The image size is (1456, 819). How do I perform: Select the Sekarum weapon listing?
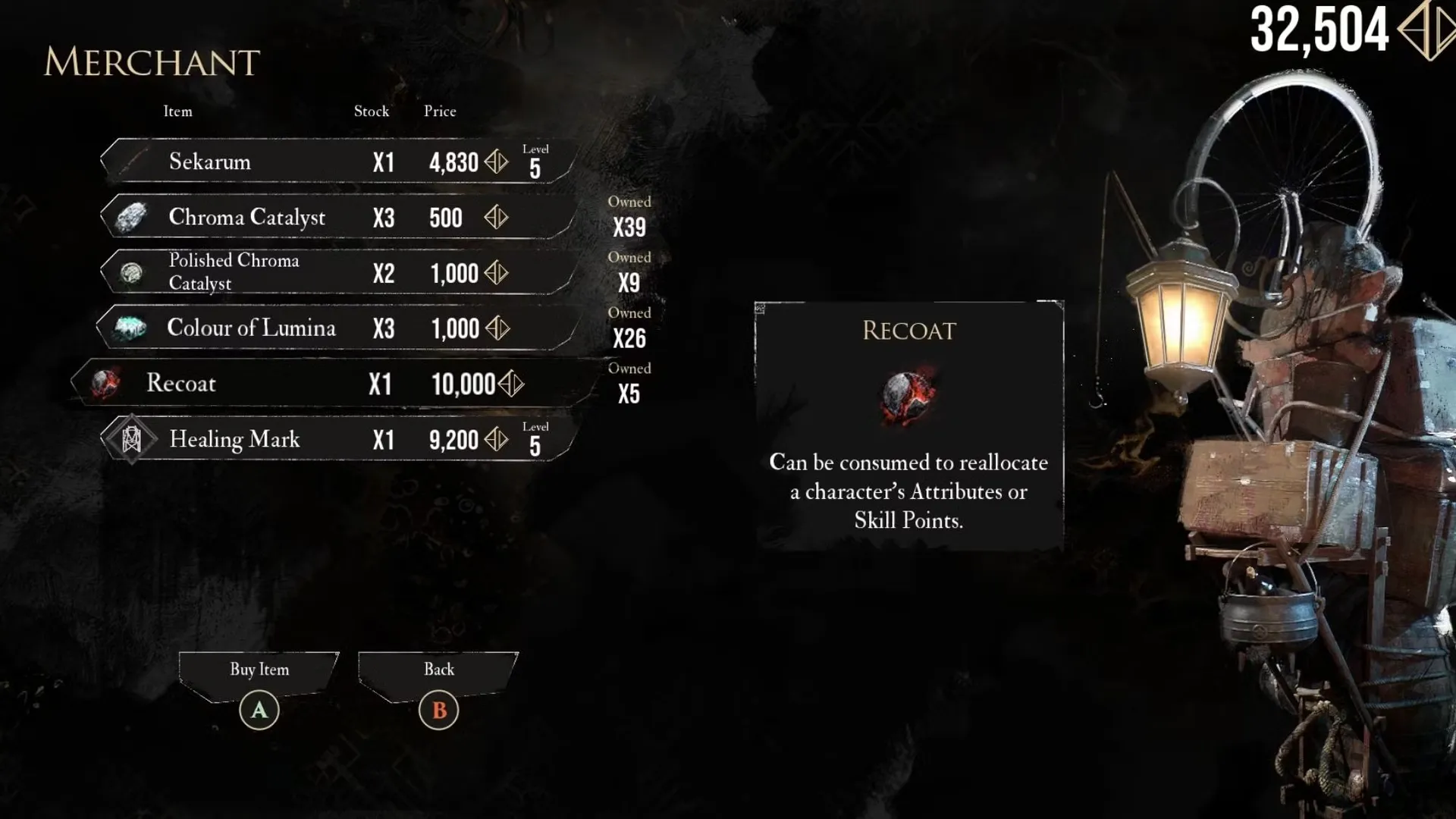pyautogui.click(x=334, y=162)
